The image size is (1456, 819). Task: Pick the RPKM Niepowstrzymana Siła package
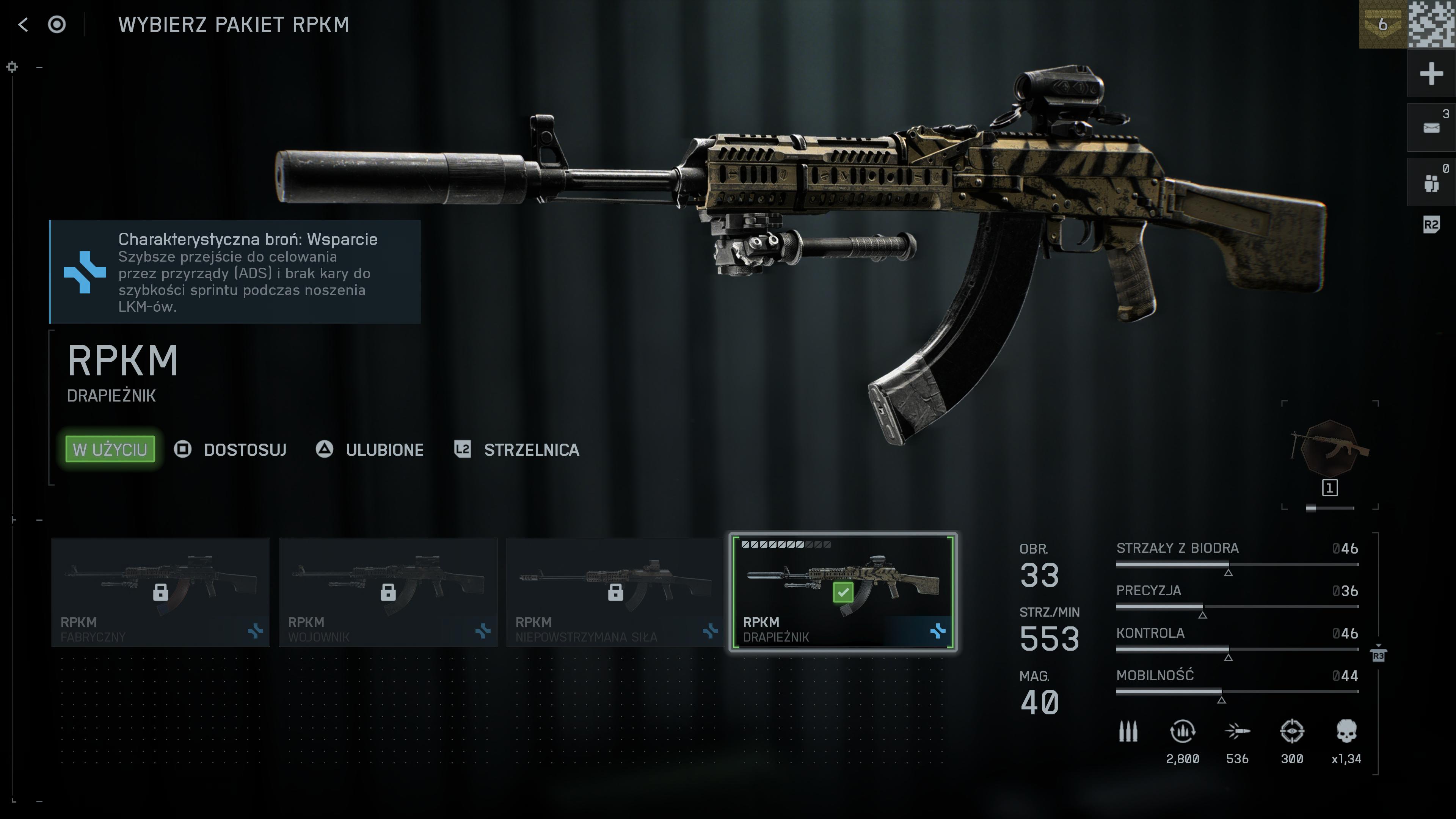pyautogui.click(x=615, y=592)
